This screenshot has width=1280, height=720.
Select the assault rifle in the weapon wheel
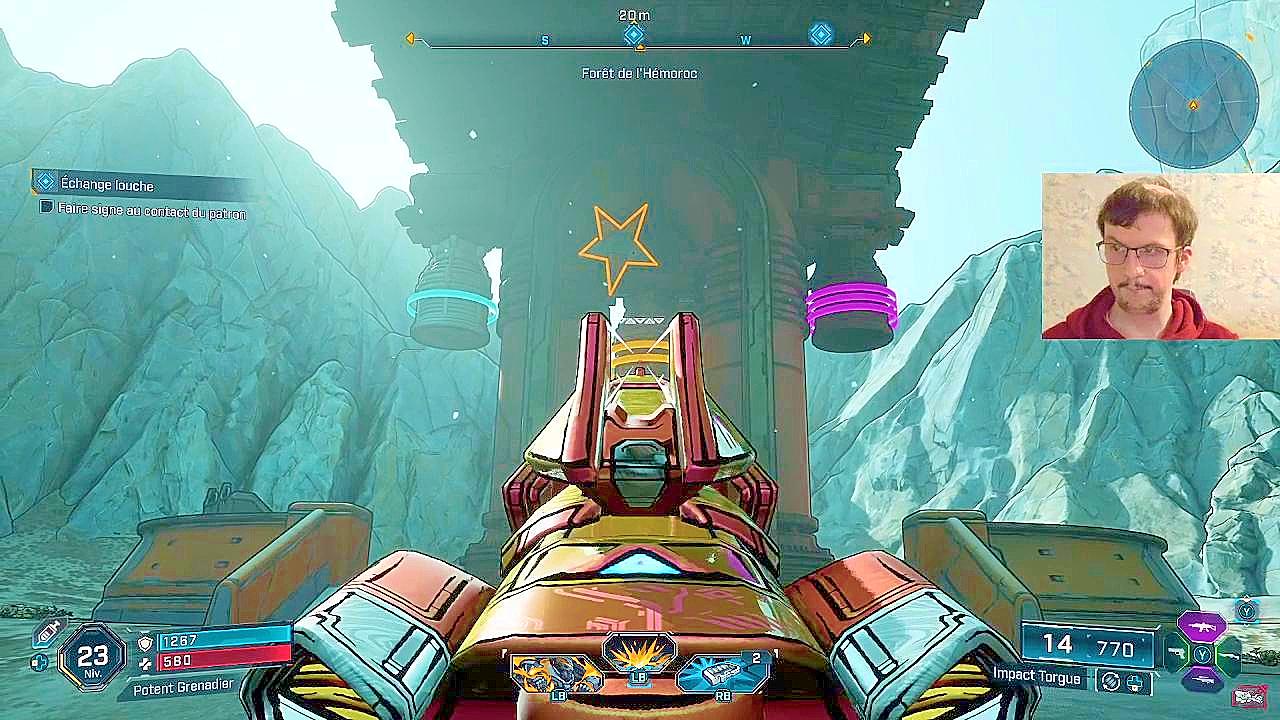pyautogui.click(x=1202, y=626)
